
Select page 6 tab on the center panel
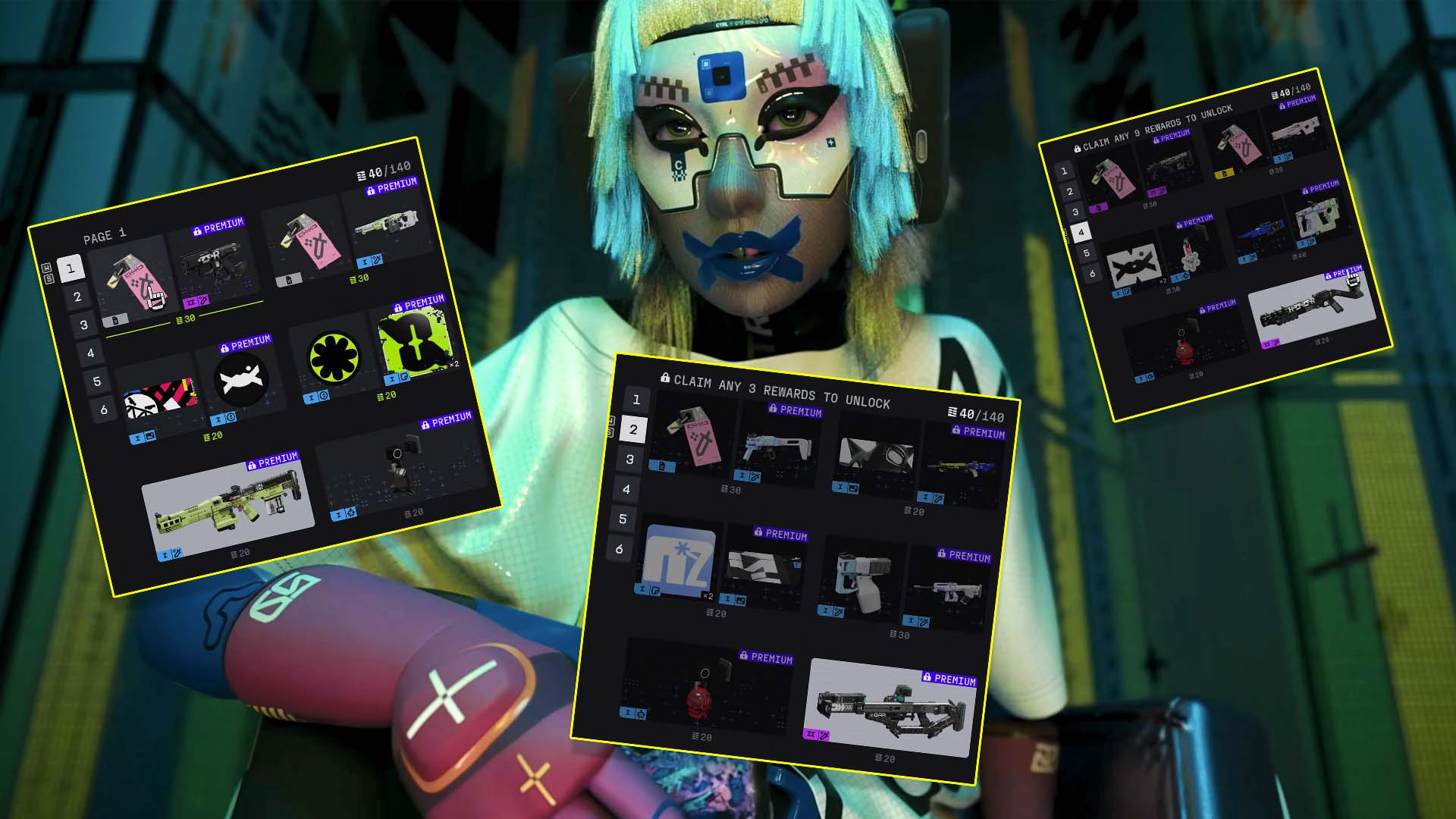tap(619, 550)
